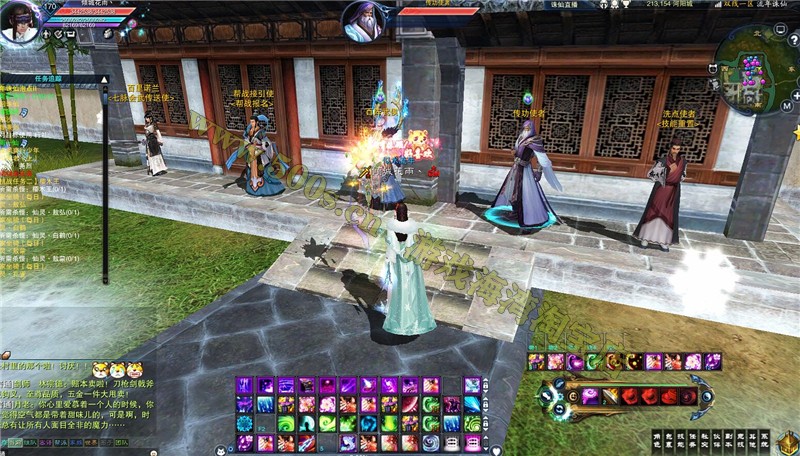This screenshot has height=456, width=800.
Task: Click the 系统 system menu button
Action: coord(766,440)
